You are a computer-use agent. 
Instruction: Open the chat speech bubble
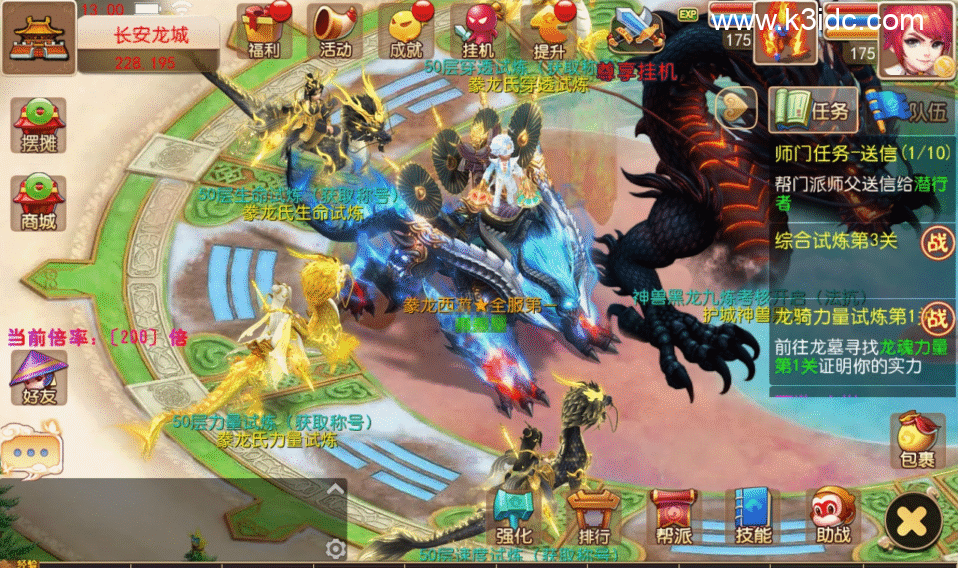31,450
